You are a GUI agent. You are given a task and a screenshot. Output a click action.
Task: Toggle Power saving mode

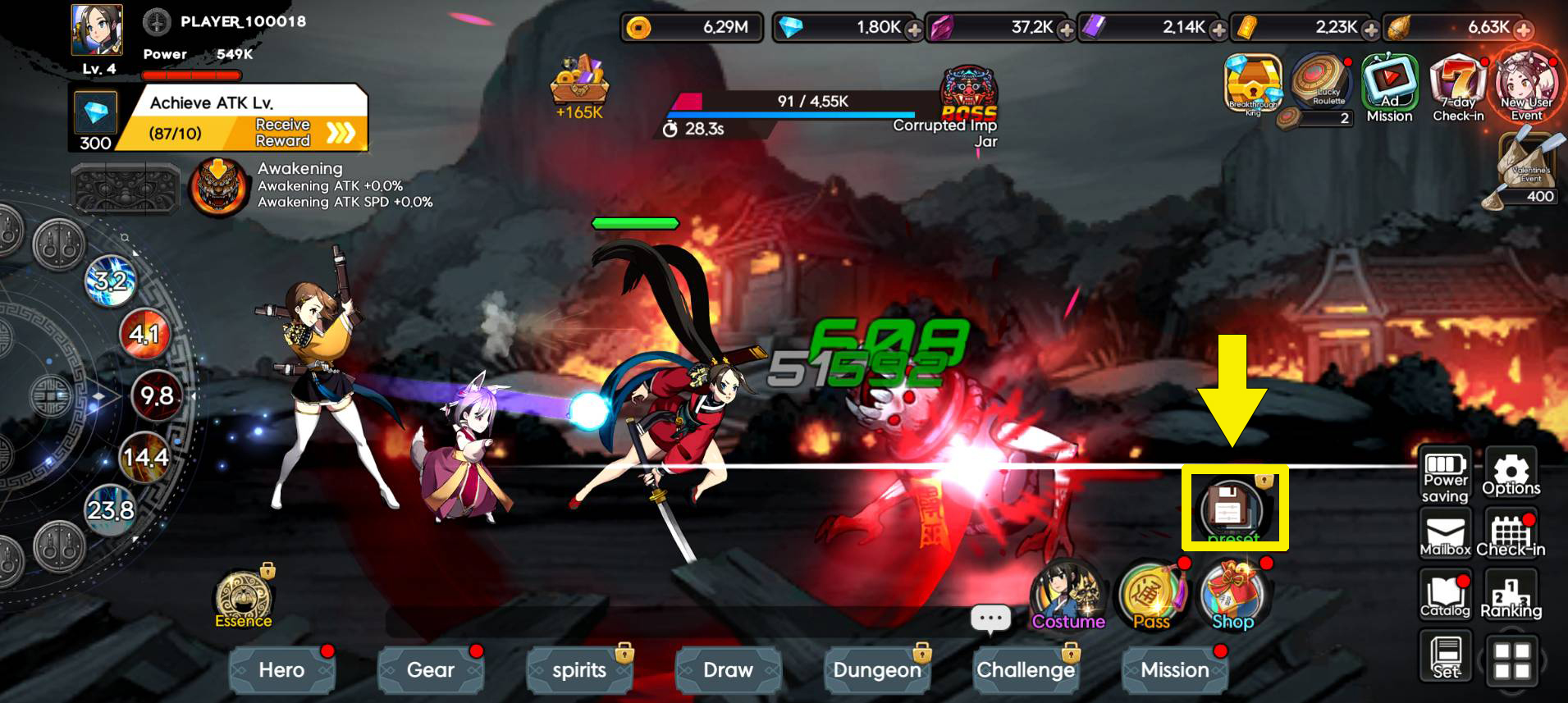tap(1445, 476)
